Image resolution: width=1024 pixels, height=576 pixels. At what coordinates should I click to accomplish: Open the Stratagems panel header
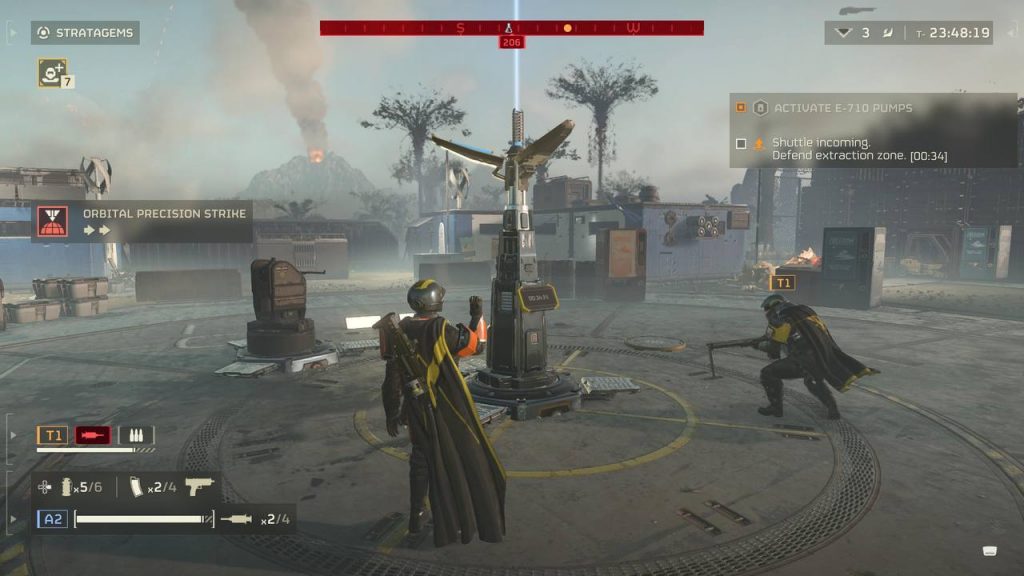point(85,33)
